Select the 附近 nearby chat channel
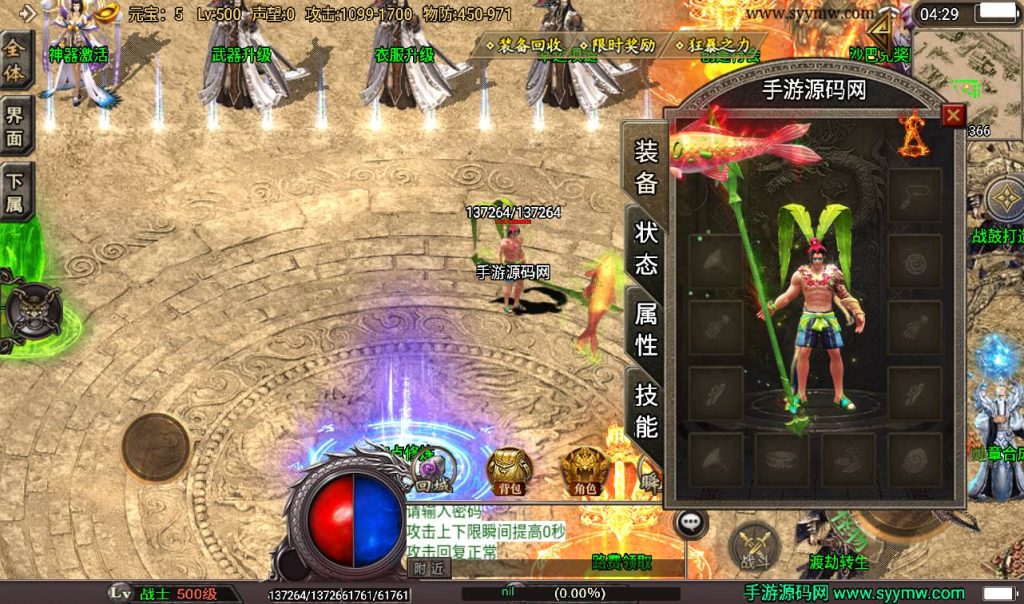Screen dimensions: 1024x604 429,567
